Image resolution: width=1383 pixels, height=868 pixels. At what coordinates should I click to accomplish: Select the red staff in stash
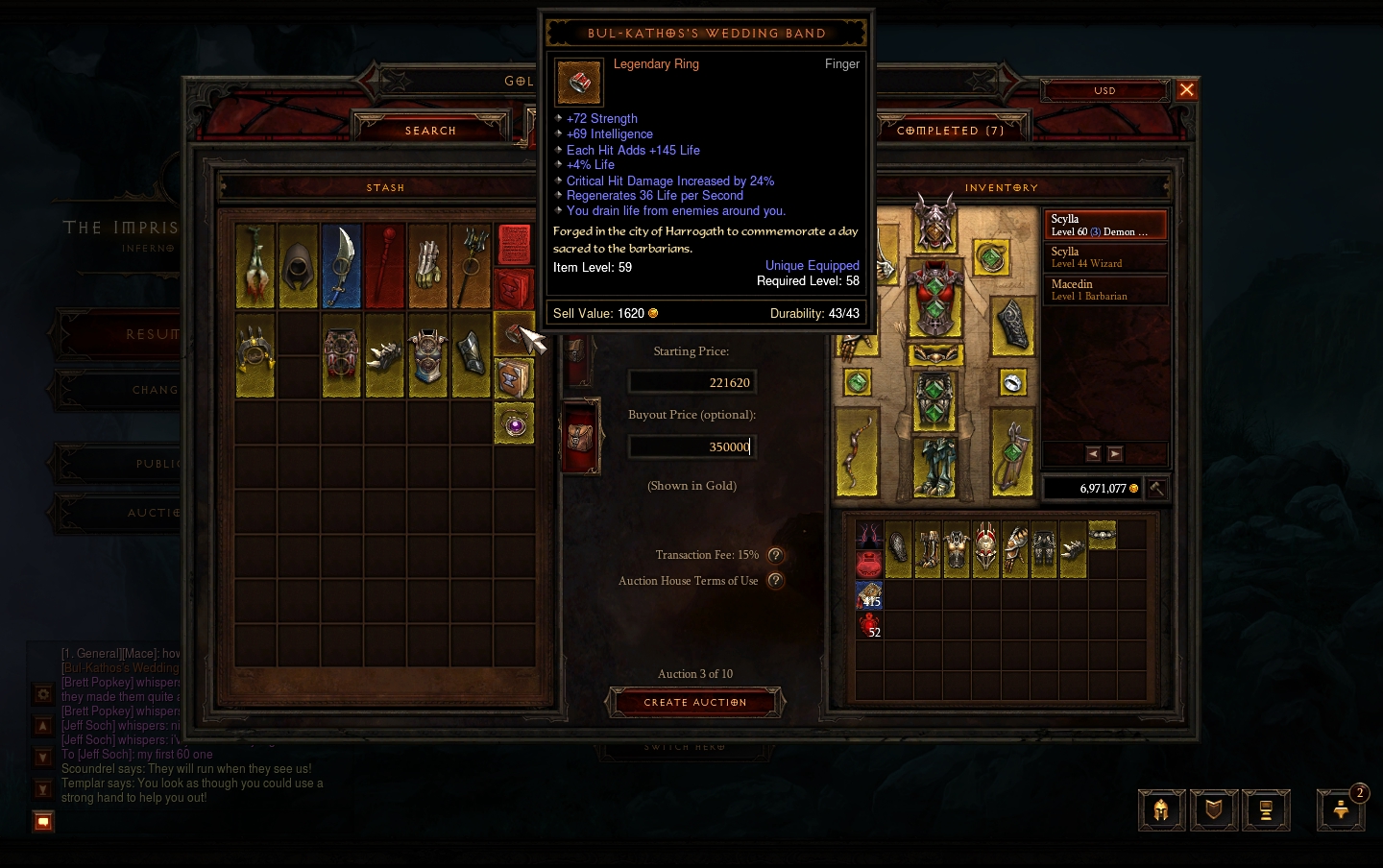point(384,266)
